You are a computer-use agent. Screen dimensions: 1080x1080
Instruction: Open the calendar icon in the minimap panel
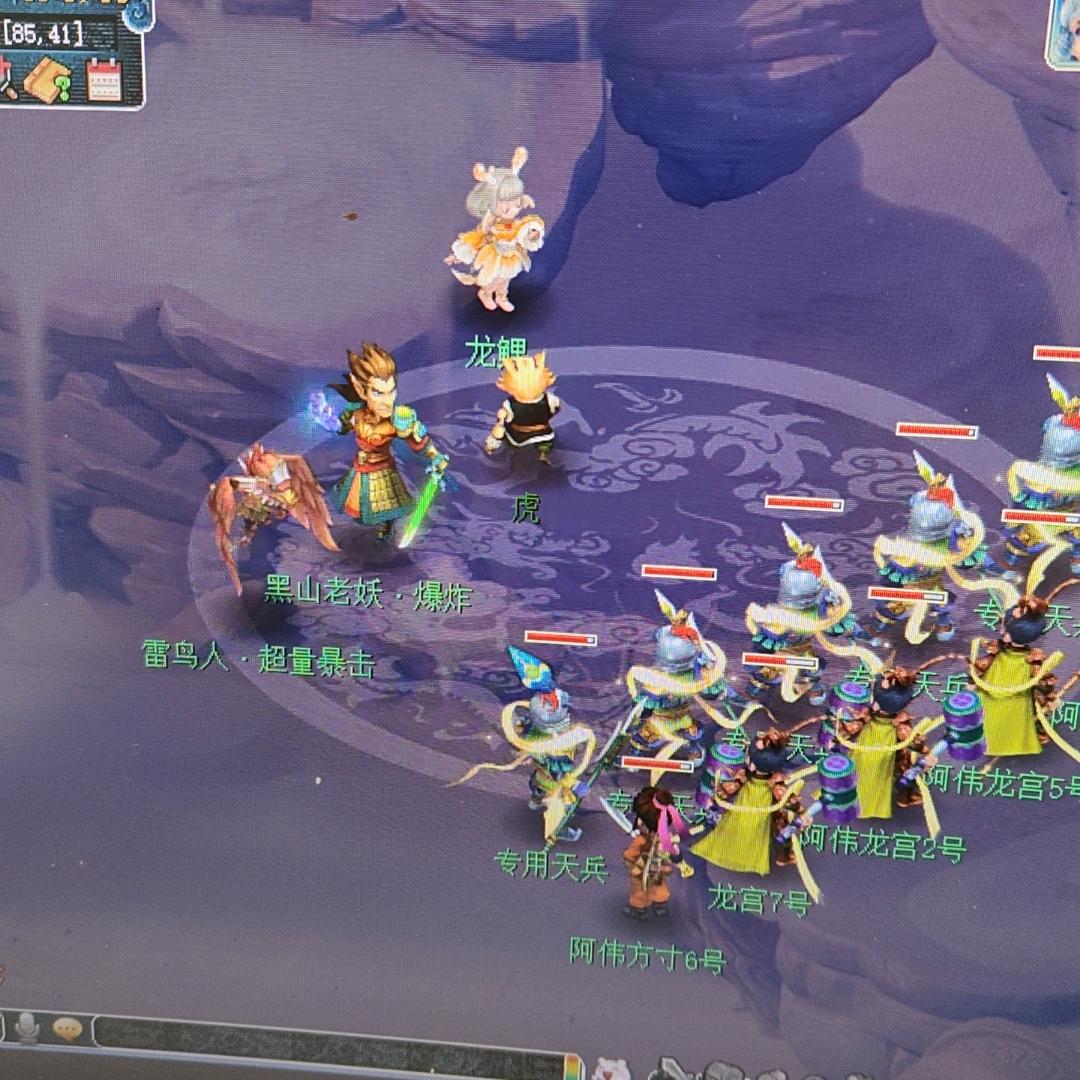104,79
